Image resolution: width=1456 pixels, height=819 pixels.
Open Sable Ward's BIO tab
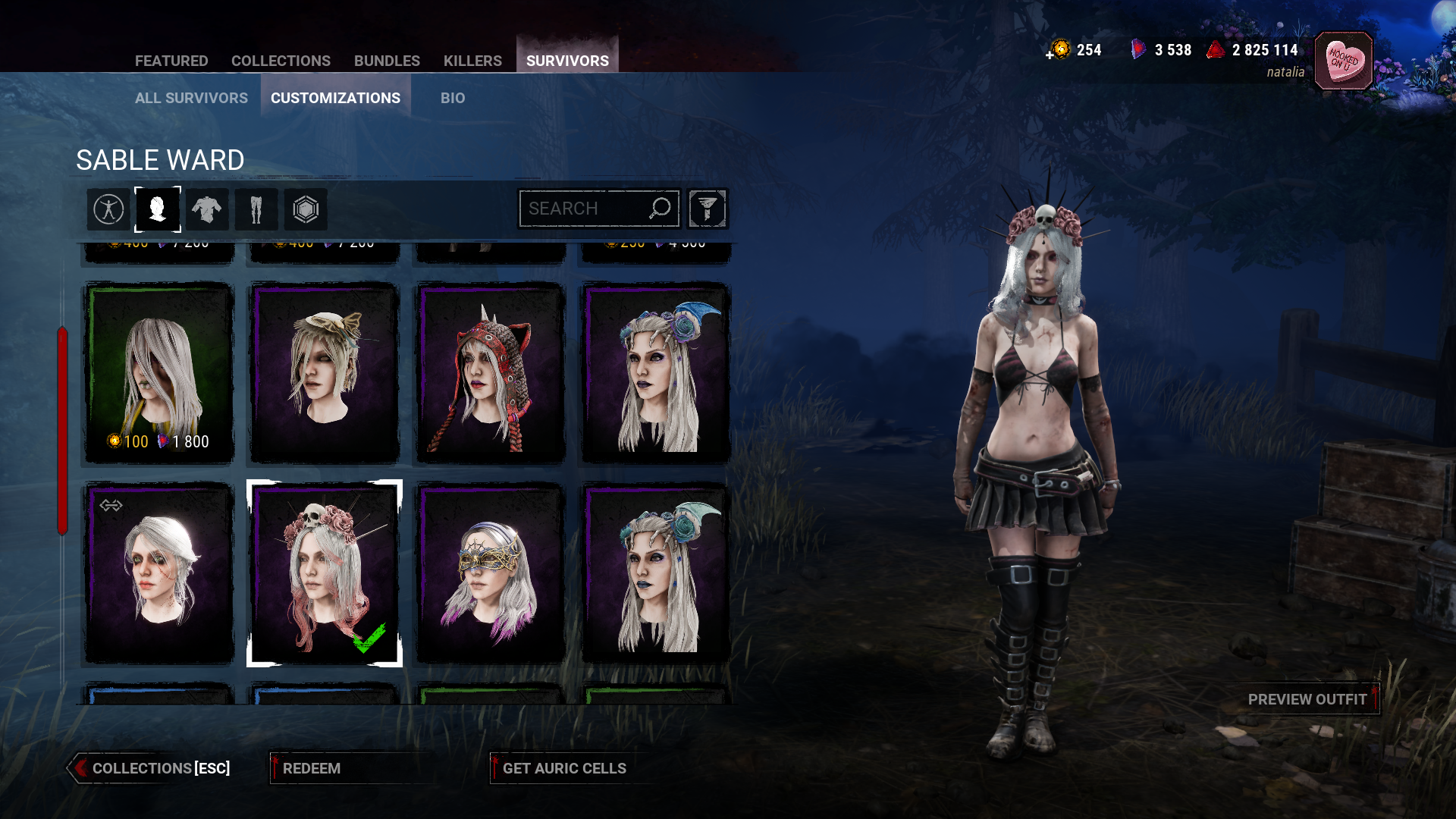pyautogui.click(x=453, y=98)
